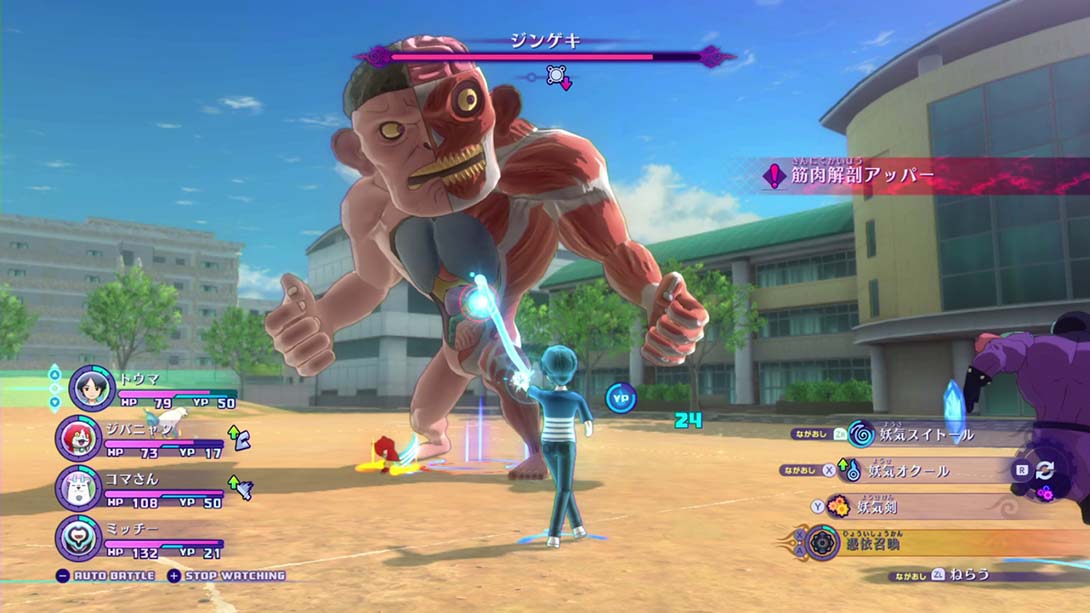Choose Jibanyan's party portrait
The width and height of the screenshot is (1090, 613).
pyautogui.click(x=78, y=438)
